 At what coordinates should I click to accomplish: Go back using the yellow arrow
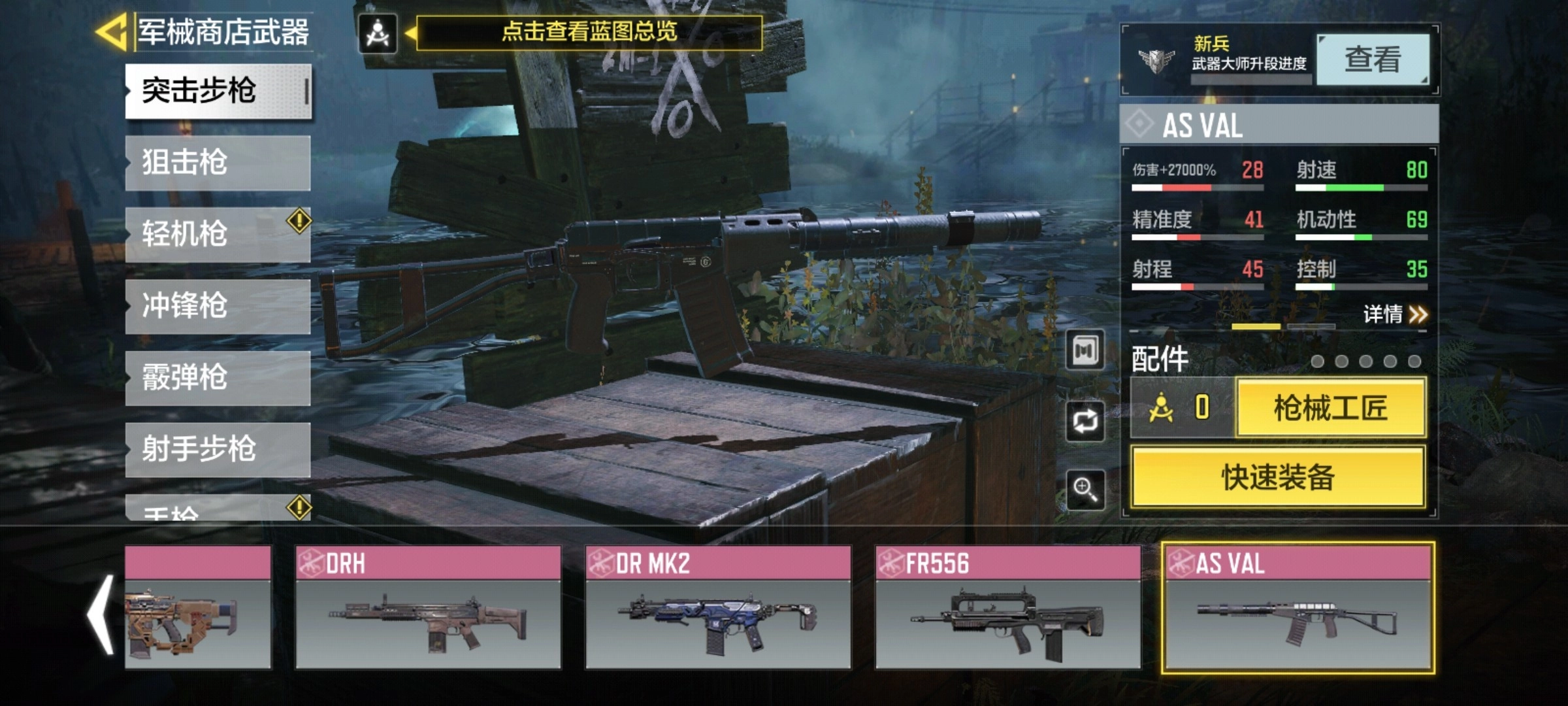(x=111, y=31)
